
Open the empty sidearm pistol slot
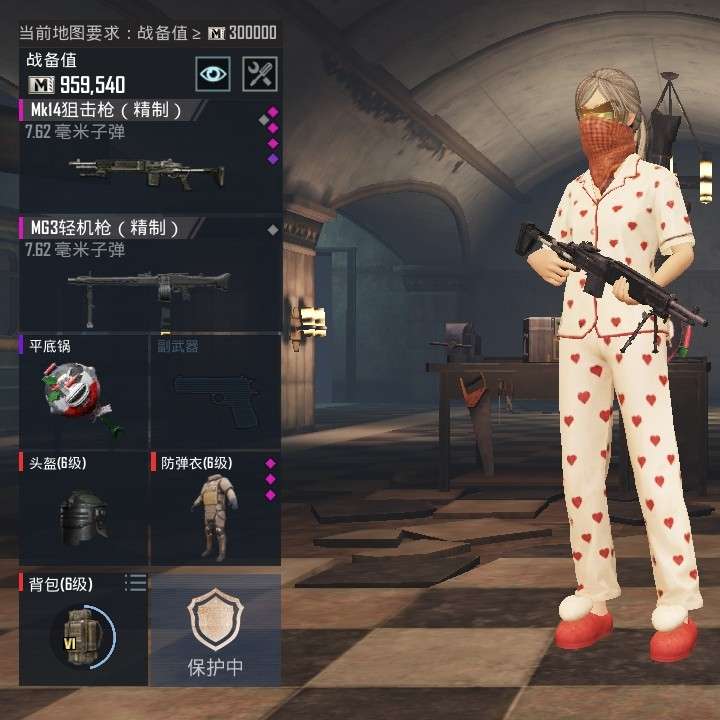point(215,392)
